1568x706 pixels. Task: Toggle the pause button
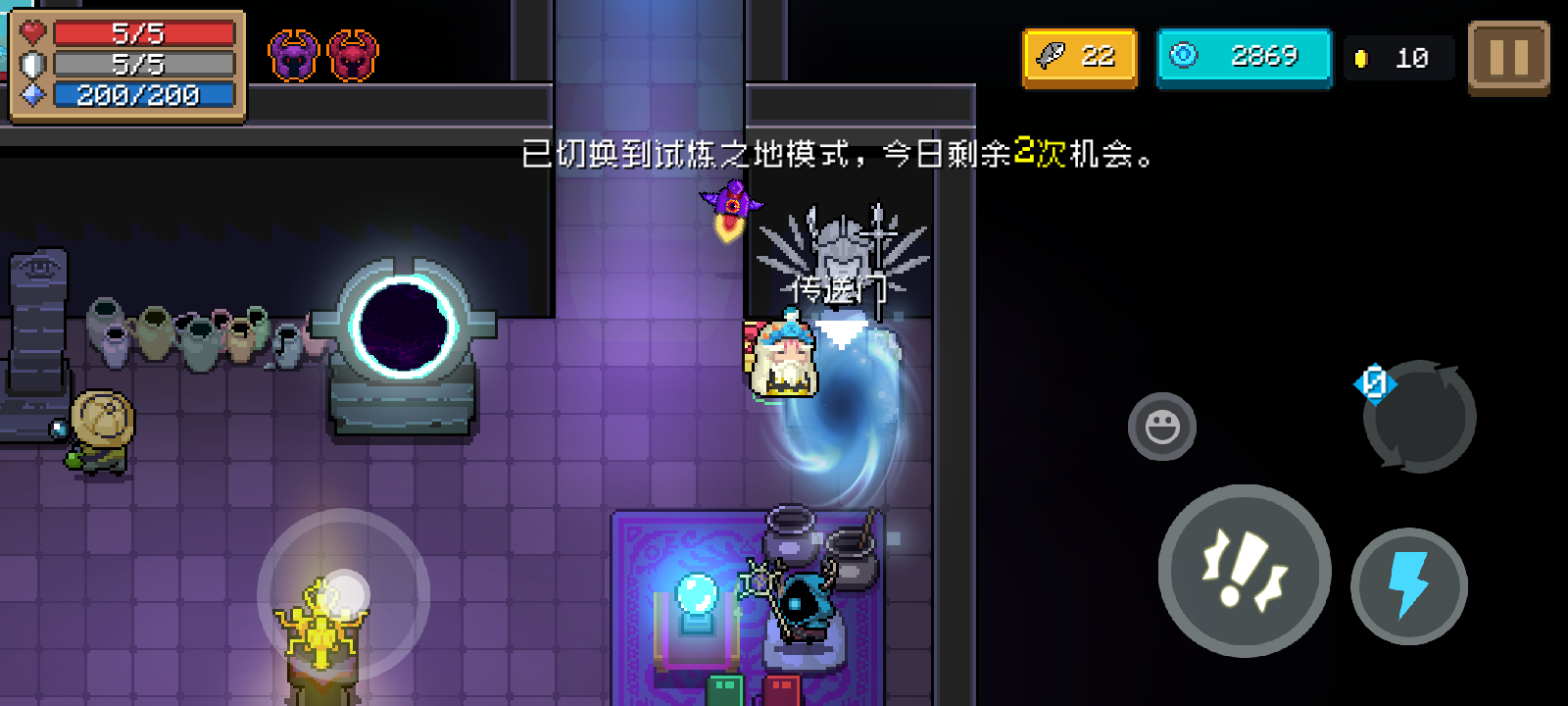(1507, 56)
